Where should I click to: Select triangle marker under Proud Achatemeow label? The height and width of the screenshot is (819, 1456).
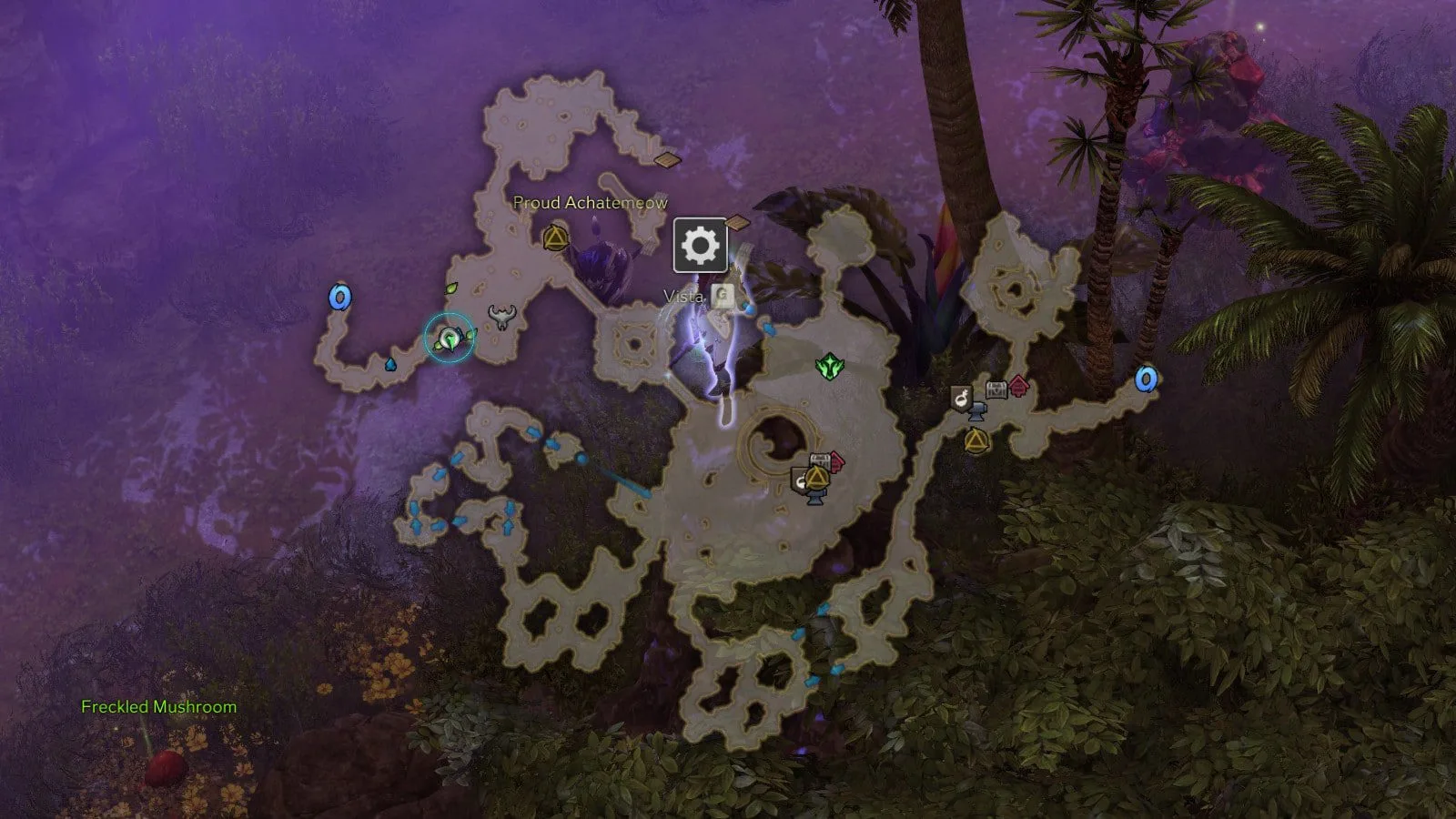tap(554, 239)
